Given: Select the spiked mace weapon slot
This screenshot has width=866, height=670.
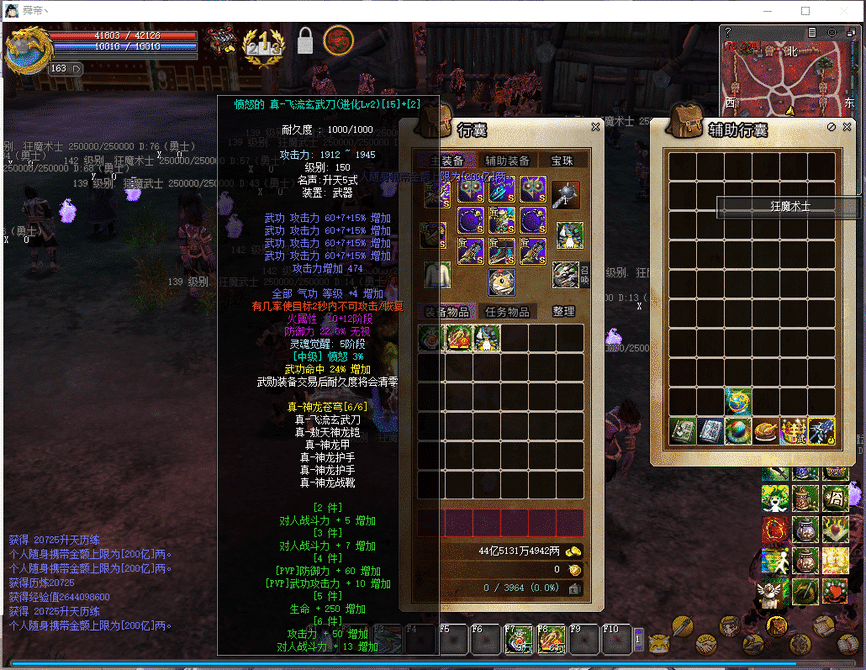Looking at the screenshot, I should 567,192.
